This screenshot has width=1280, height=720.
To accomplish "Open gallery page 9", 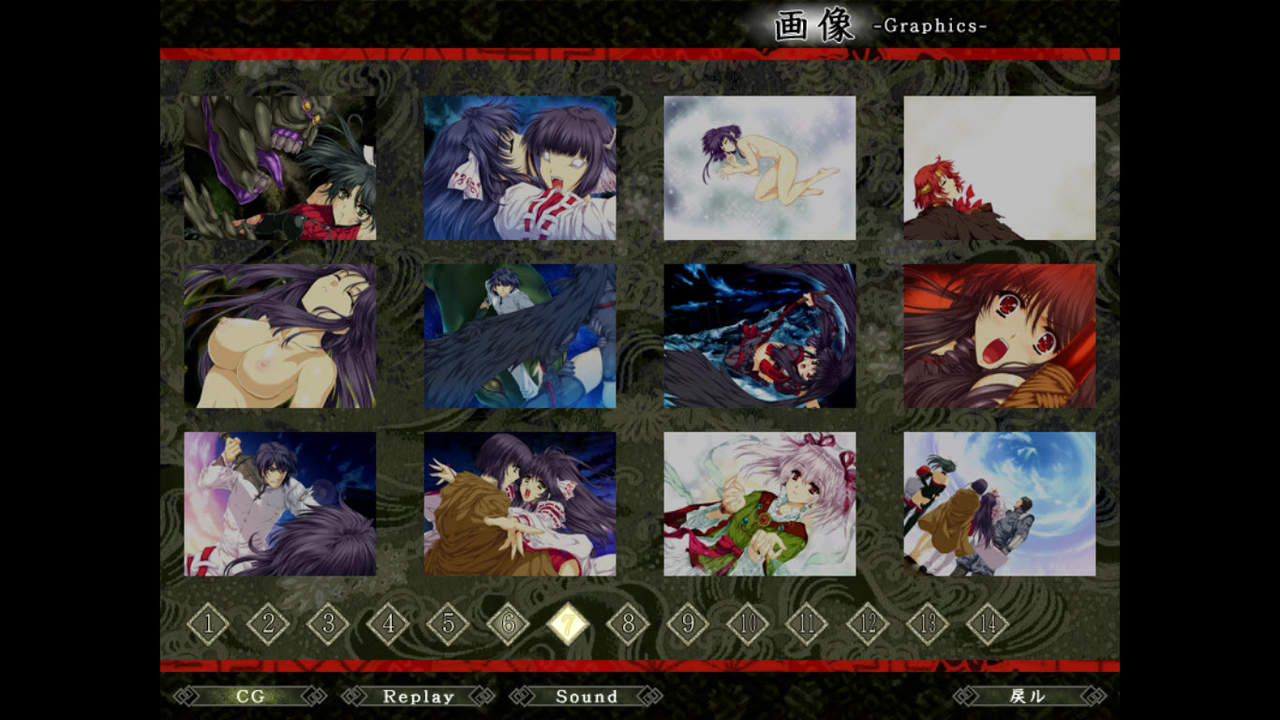I will [x=688, y=625].
